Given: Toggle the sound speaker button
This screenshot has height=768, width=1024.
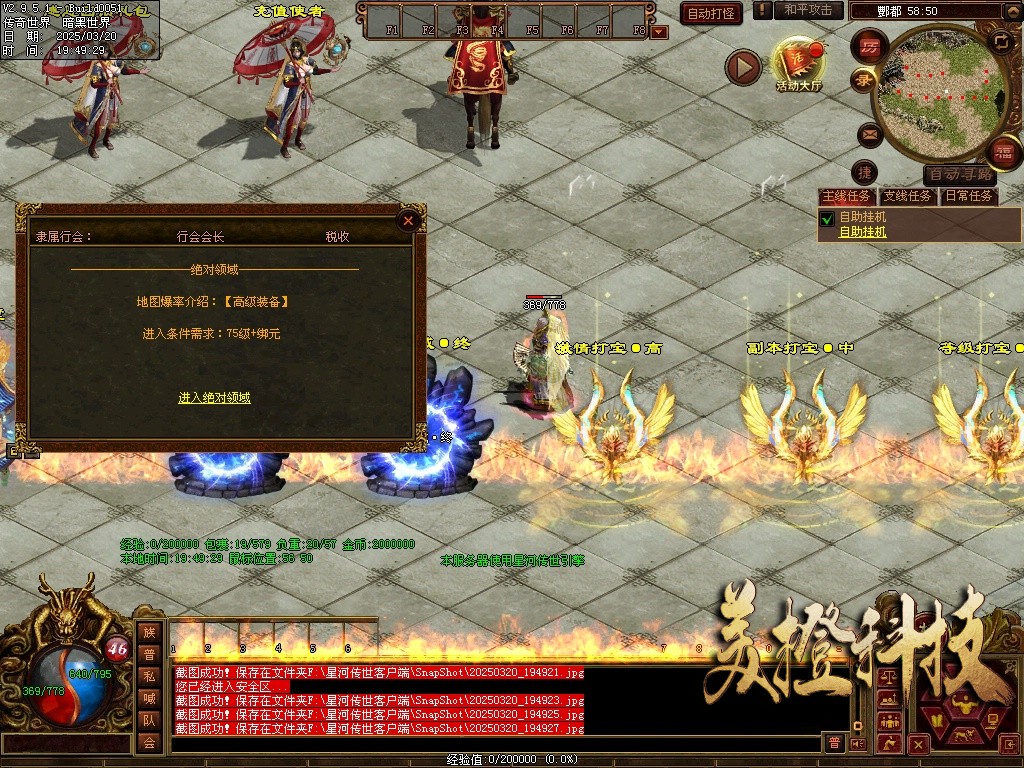Looking at the screenshot, I should [x=857, y=743].
